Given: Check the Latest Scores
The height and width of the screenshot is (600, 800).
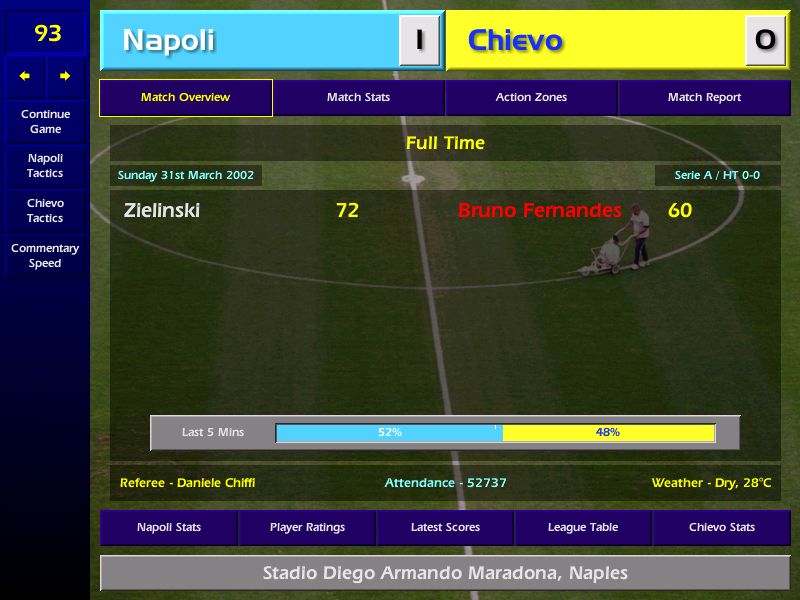Looking at the screenshot, I should click(x=445, y=528).
